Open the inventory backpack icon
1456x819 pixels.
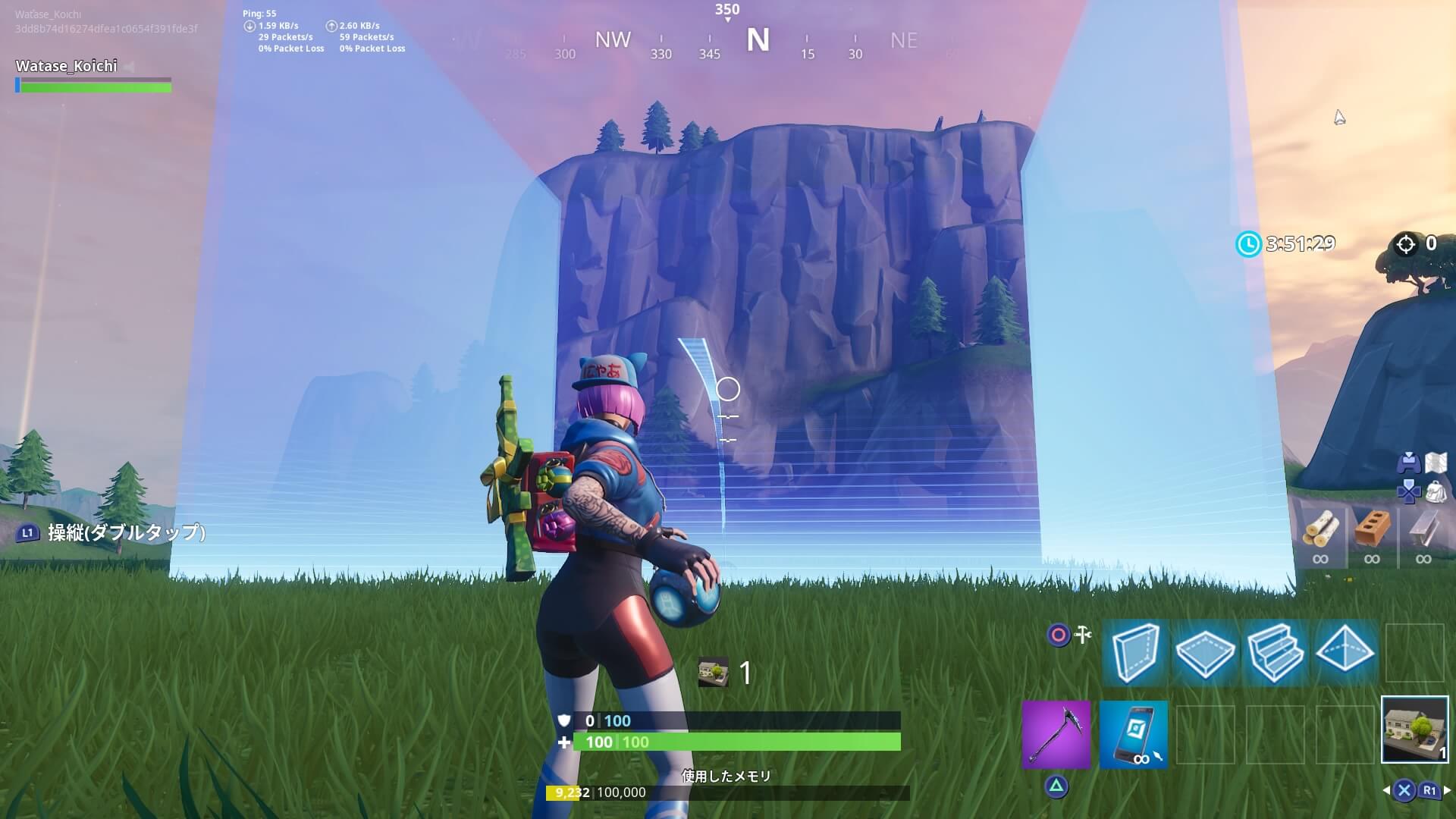point(1436,492)
